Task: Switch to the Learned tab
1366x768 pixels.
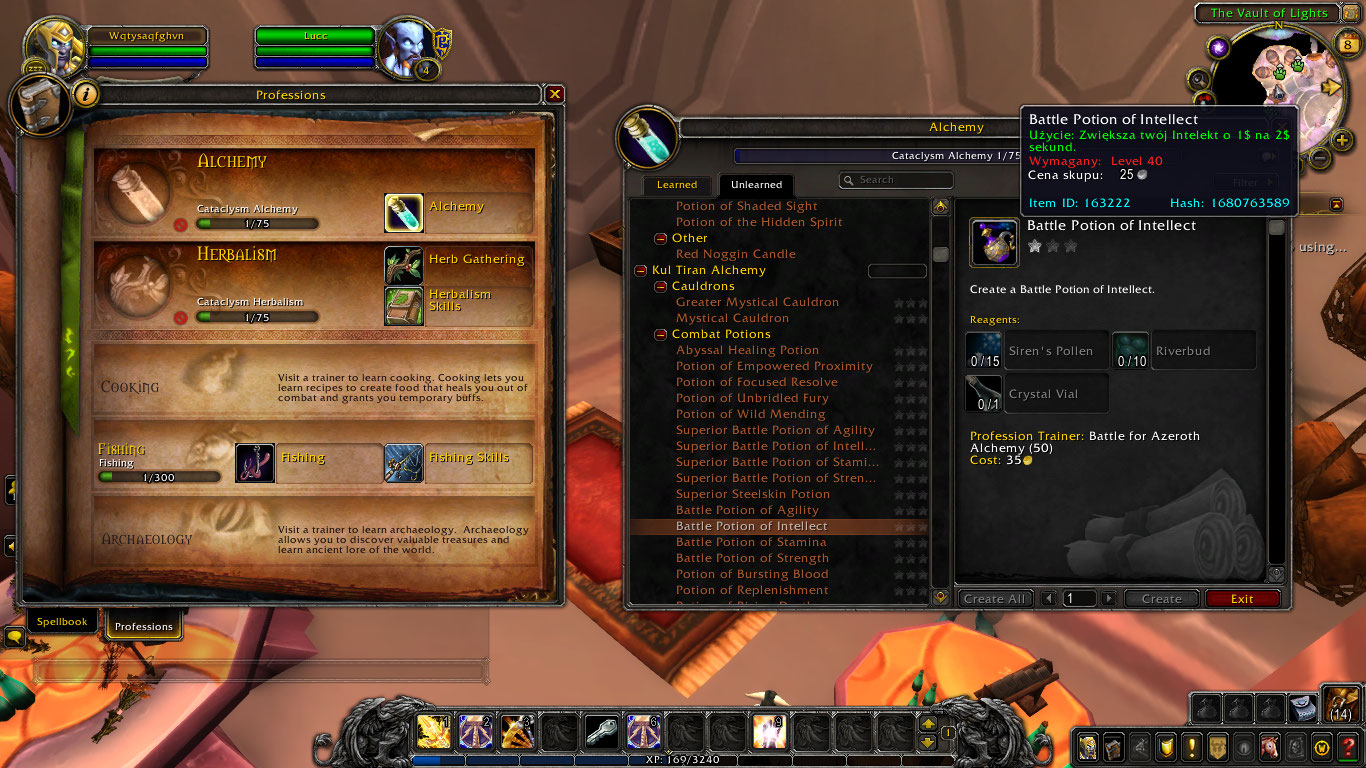Action: point(676,185)
